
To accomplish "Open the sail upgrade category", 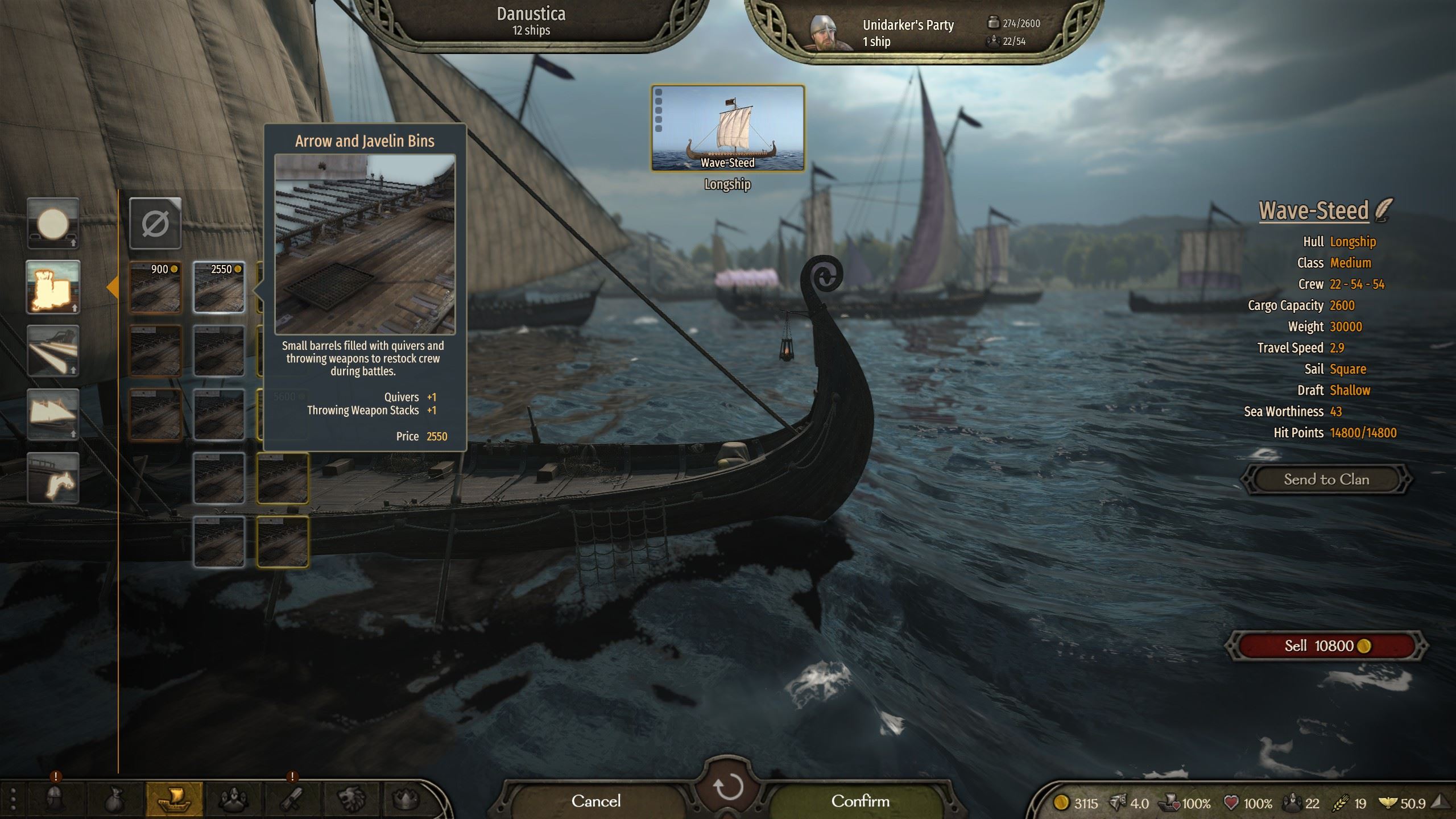I will click(x=53, y=415).
